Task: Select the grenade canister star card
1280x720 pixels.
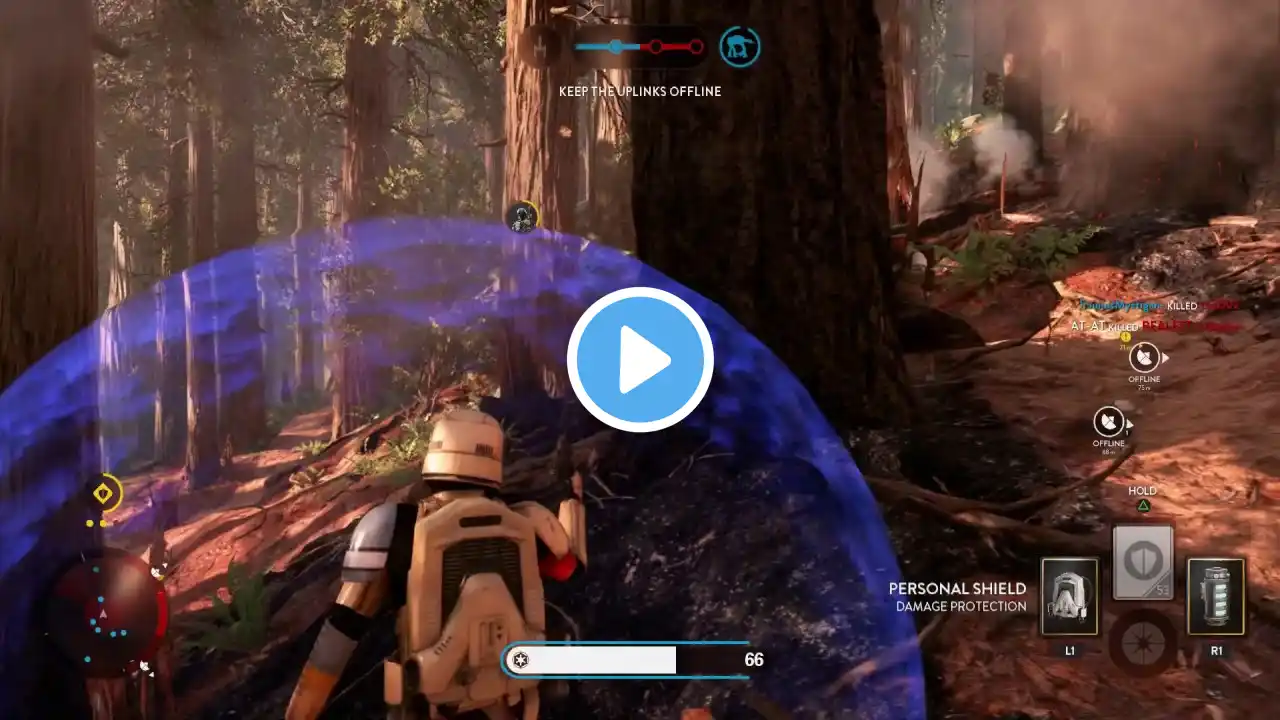Action: click(1216, 596)
